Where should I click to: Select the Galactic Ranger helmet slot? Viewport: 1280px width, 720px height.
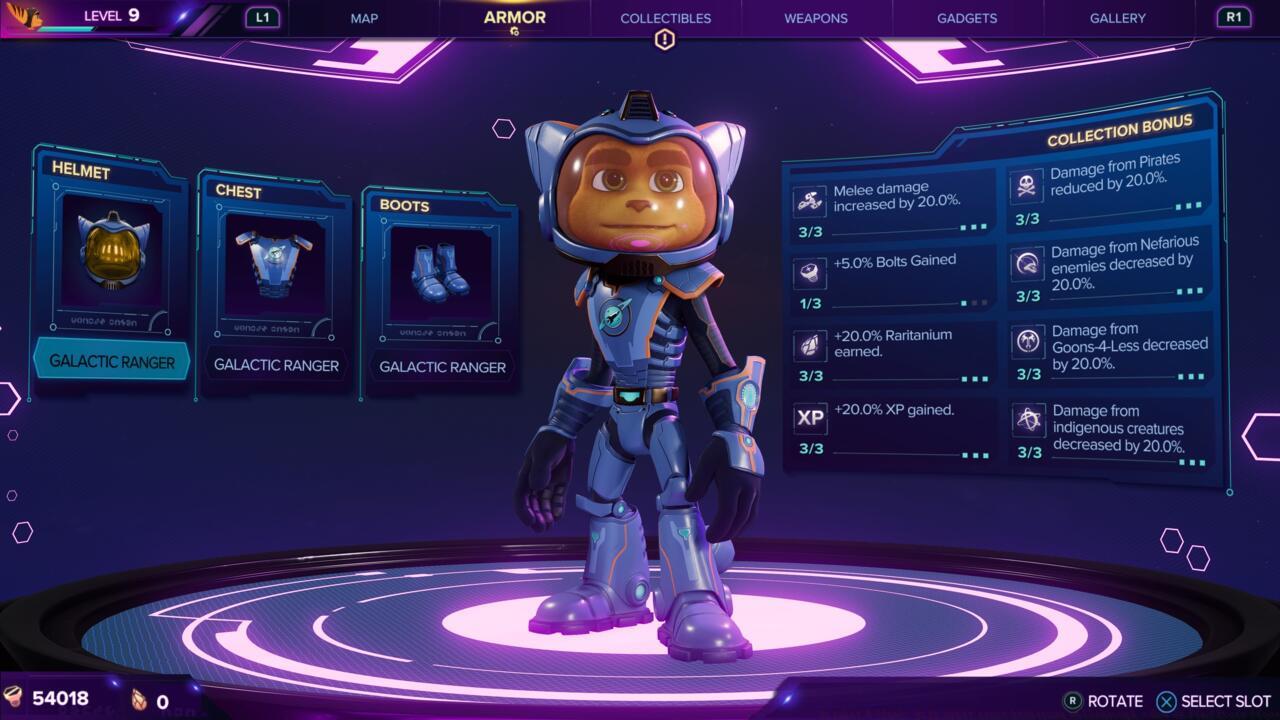tap(112, 270)
